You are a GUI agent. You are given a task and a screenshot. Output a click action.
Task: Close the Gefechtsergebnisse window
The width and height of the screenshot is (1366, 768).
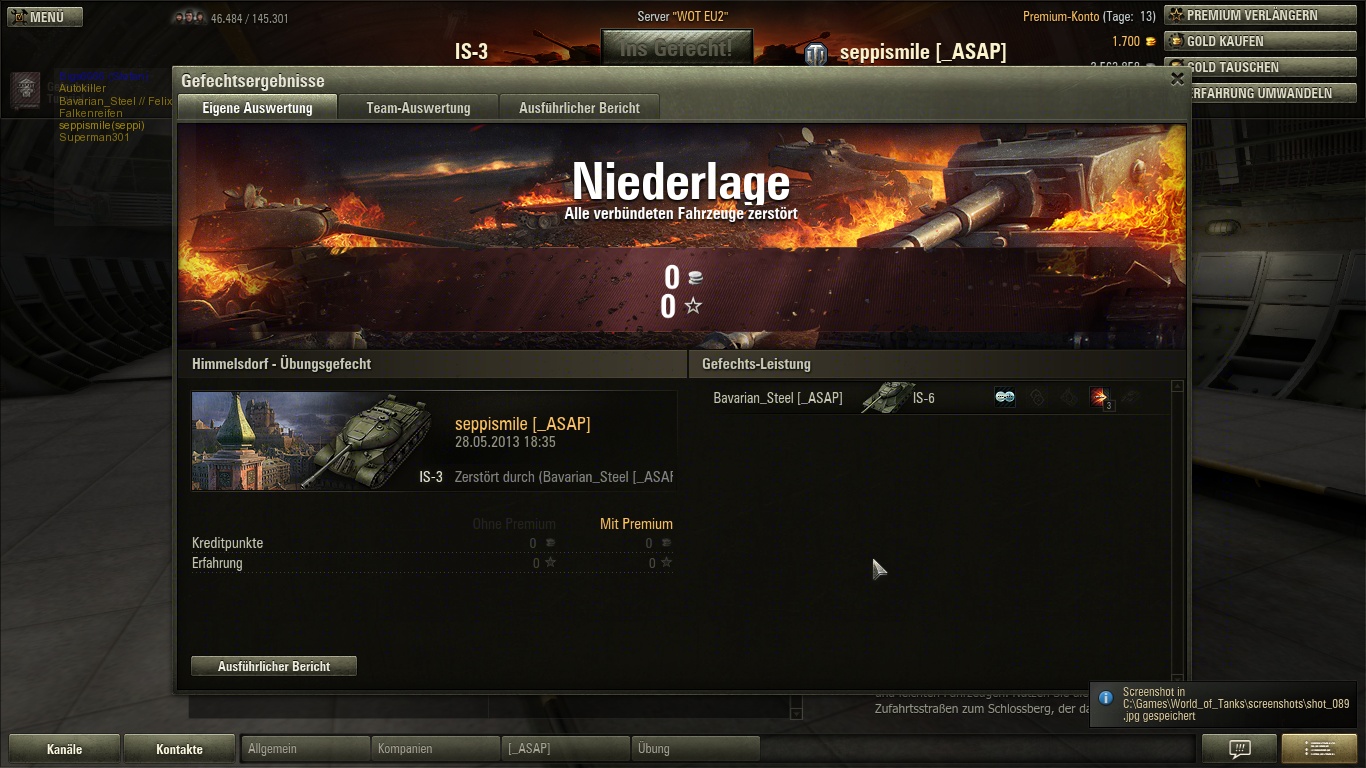pos(1177,79)
